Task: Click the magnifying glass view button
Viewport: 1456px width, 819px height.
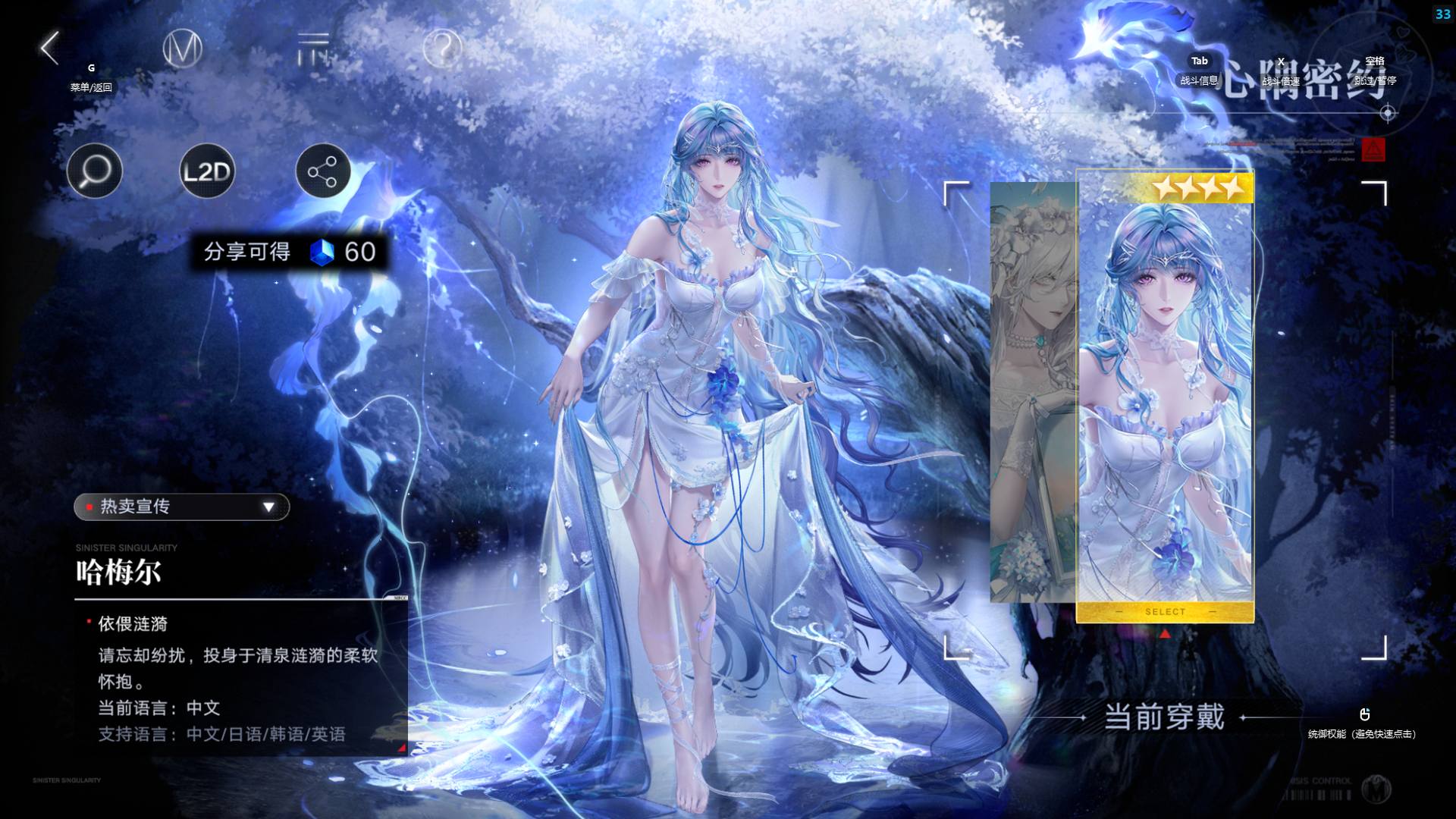Action: tap(95, 171)
